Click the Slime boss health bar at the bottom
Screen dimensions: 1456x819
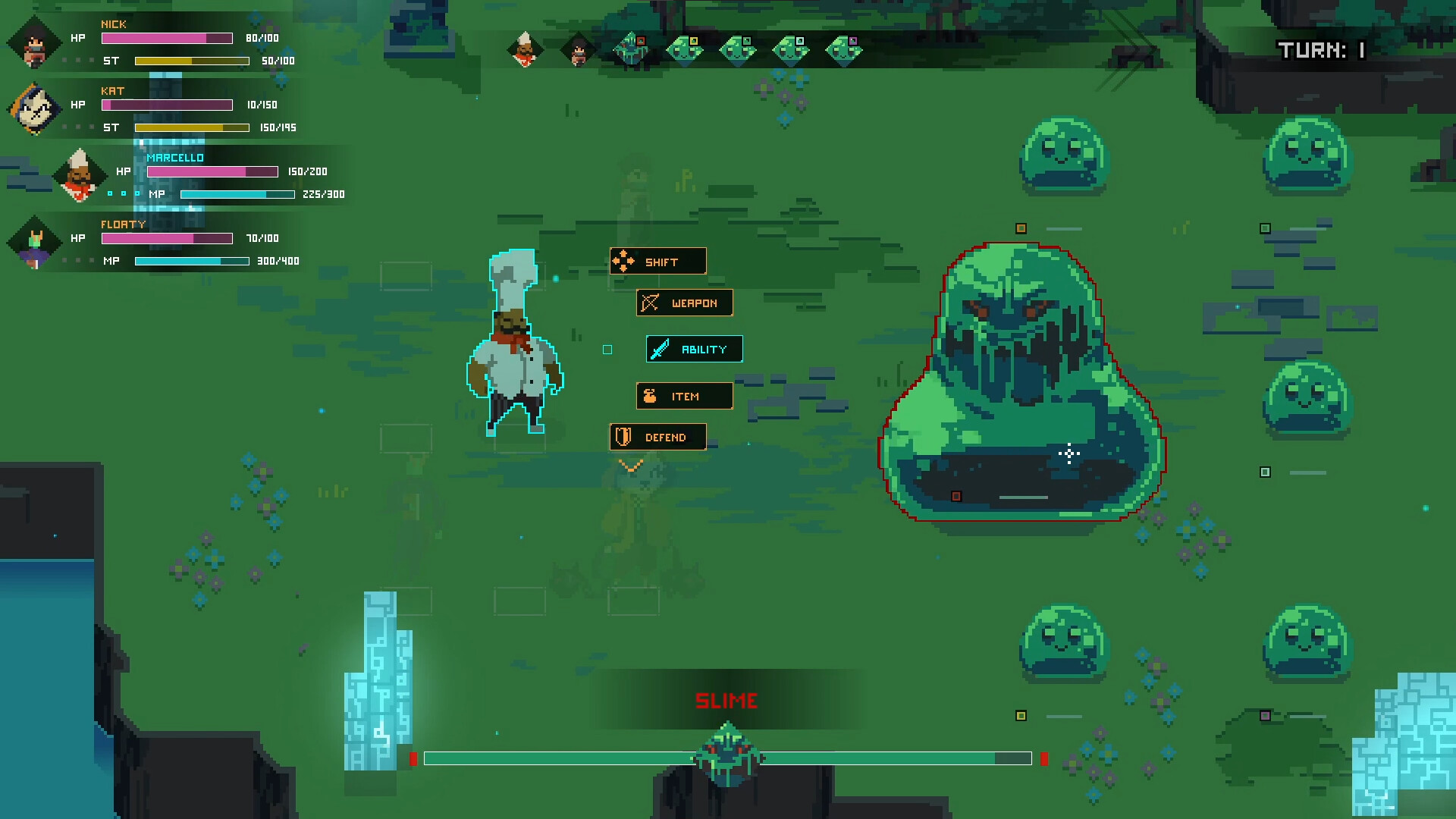pyautogui.click(x=728, y=758)
